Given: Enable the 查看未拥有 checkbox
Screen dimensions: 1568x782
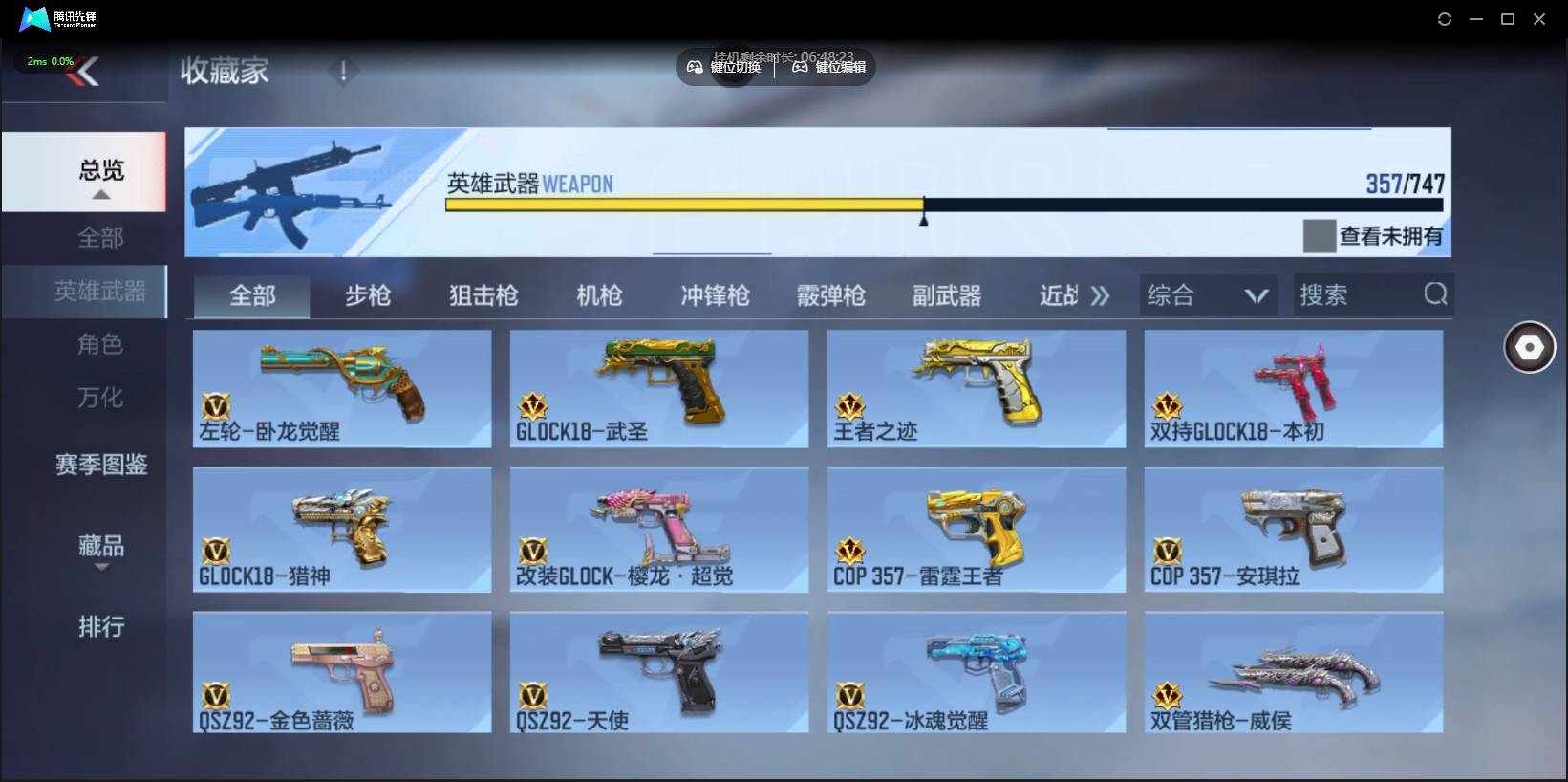Looking at the screenshot, I should pyautogui.click(x=1319, y=236).
